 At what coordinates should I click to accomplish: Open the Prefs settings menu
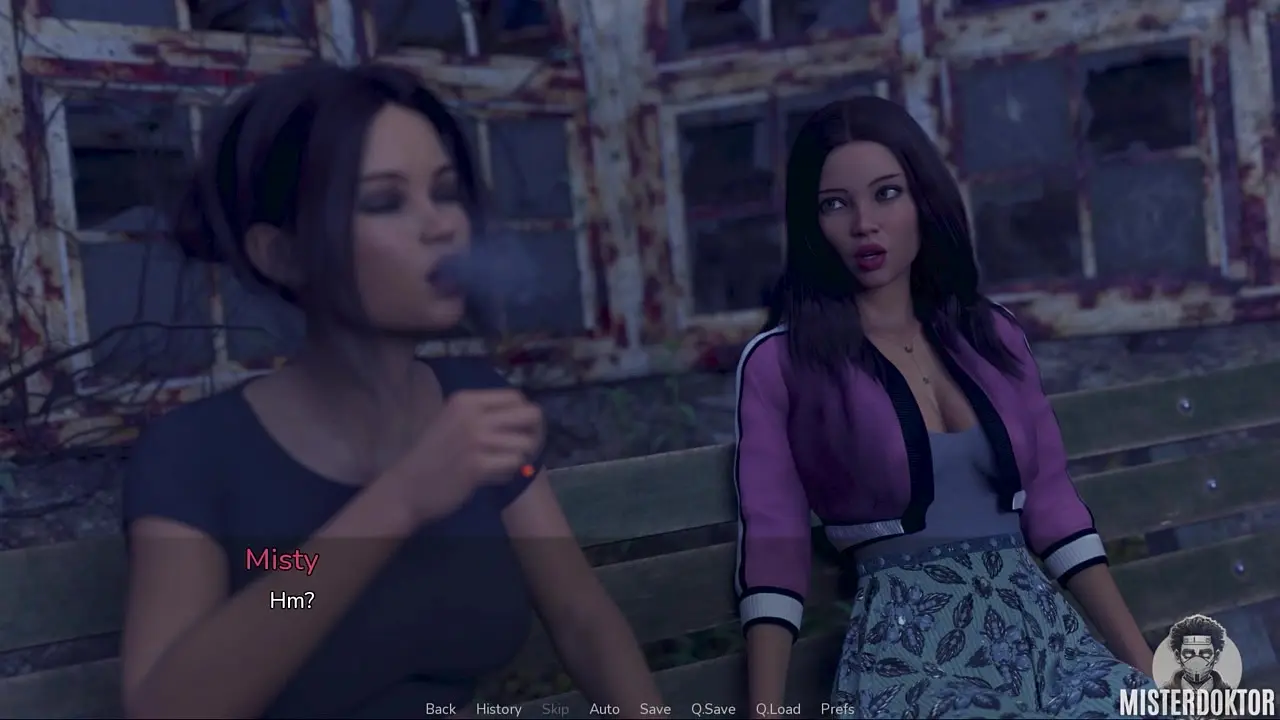[x=837, y=709]
